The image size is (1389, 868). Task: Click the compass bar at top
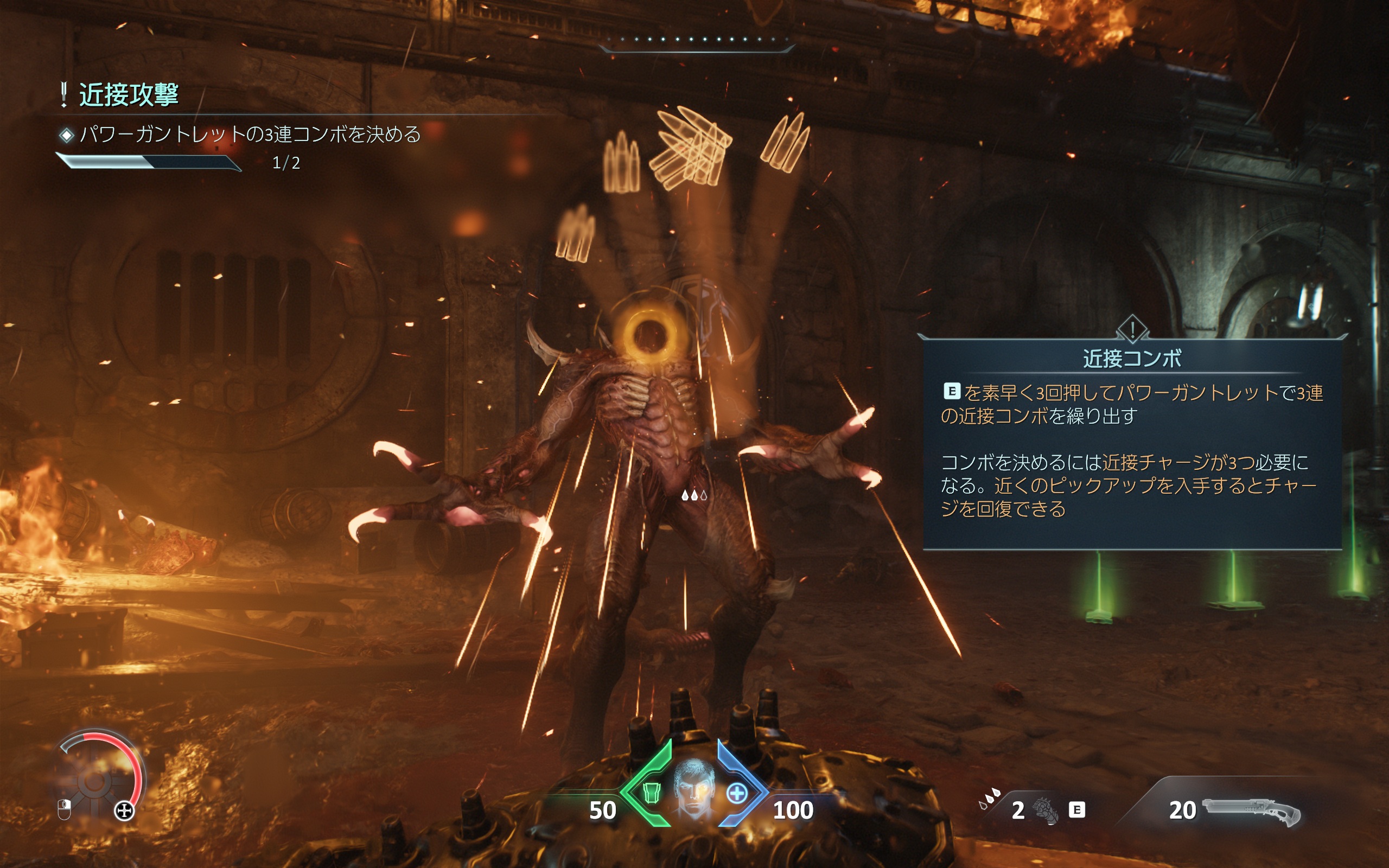tap(697, 41)
